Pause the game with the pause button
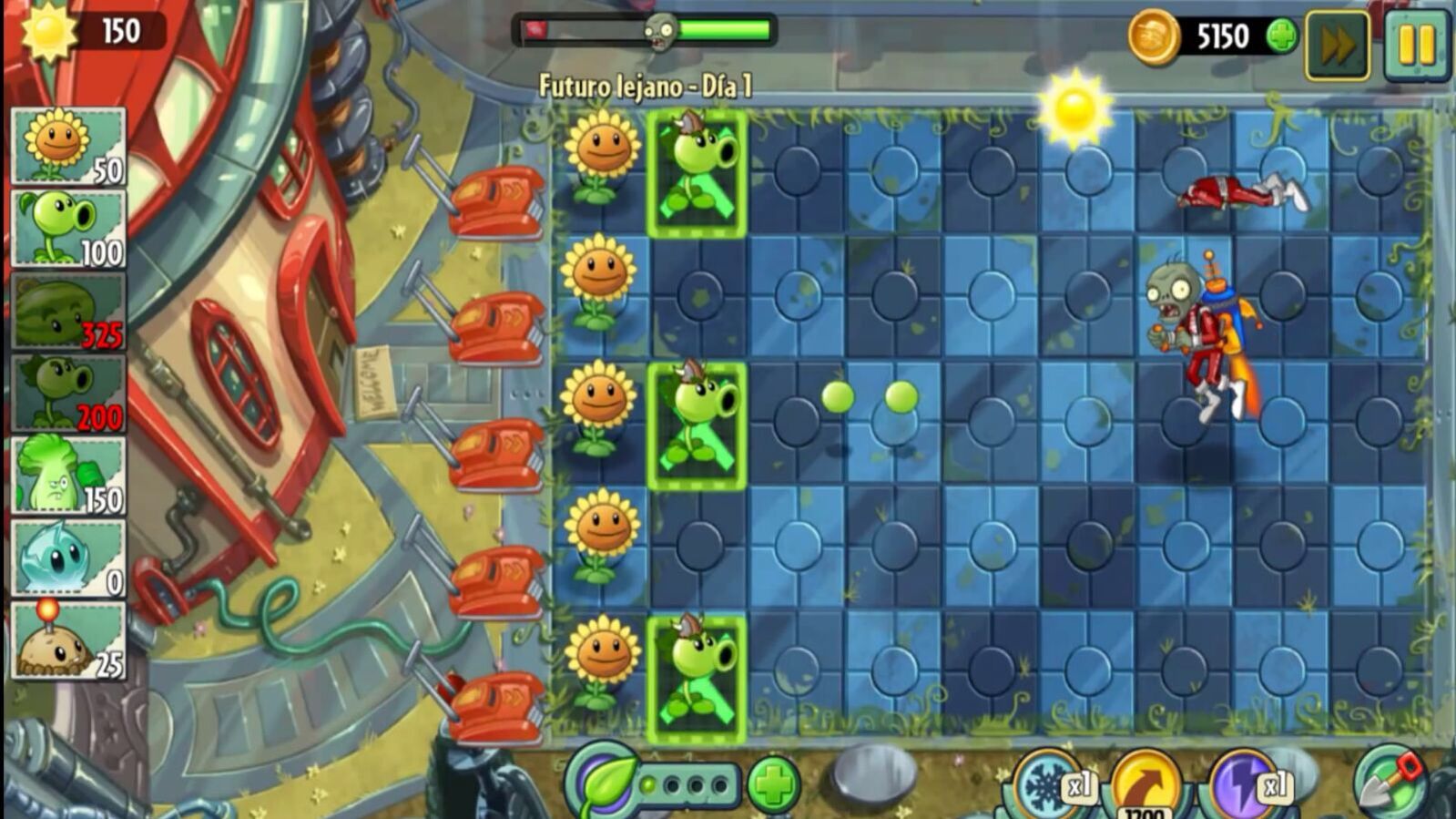The image size is (1456, 819). click(1415, 44)
